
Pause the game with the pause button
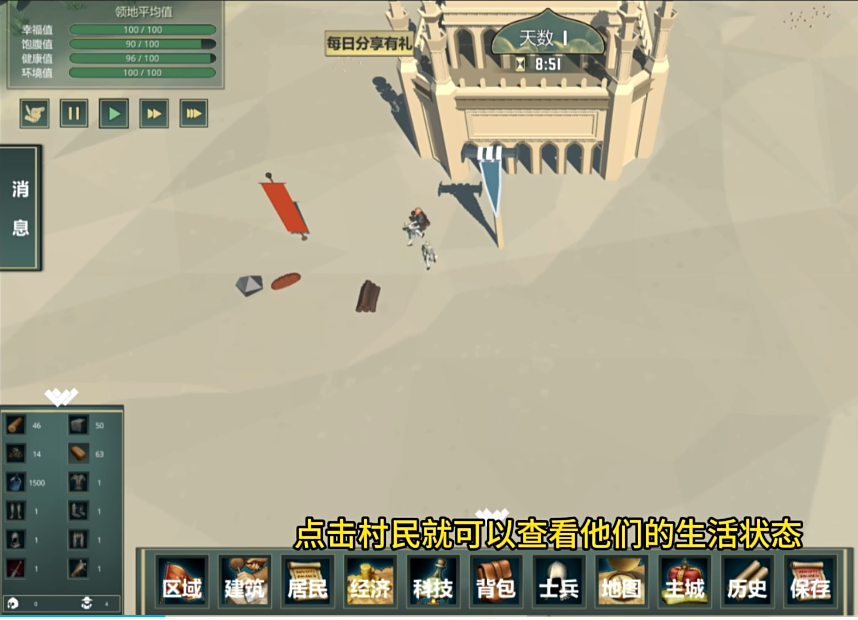point(74,113)
